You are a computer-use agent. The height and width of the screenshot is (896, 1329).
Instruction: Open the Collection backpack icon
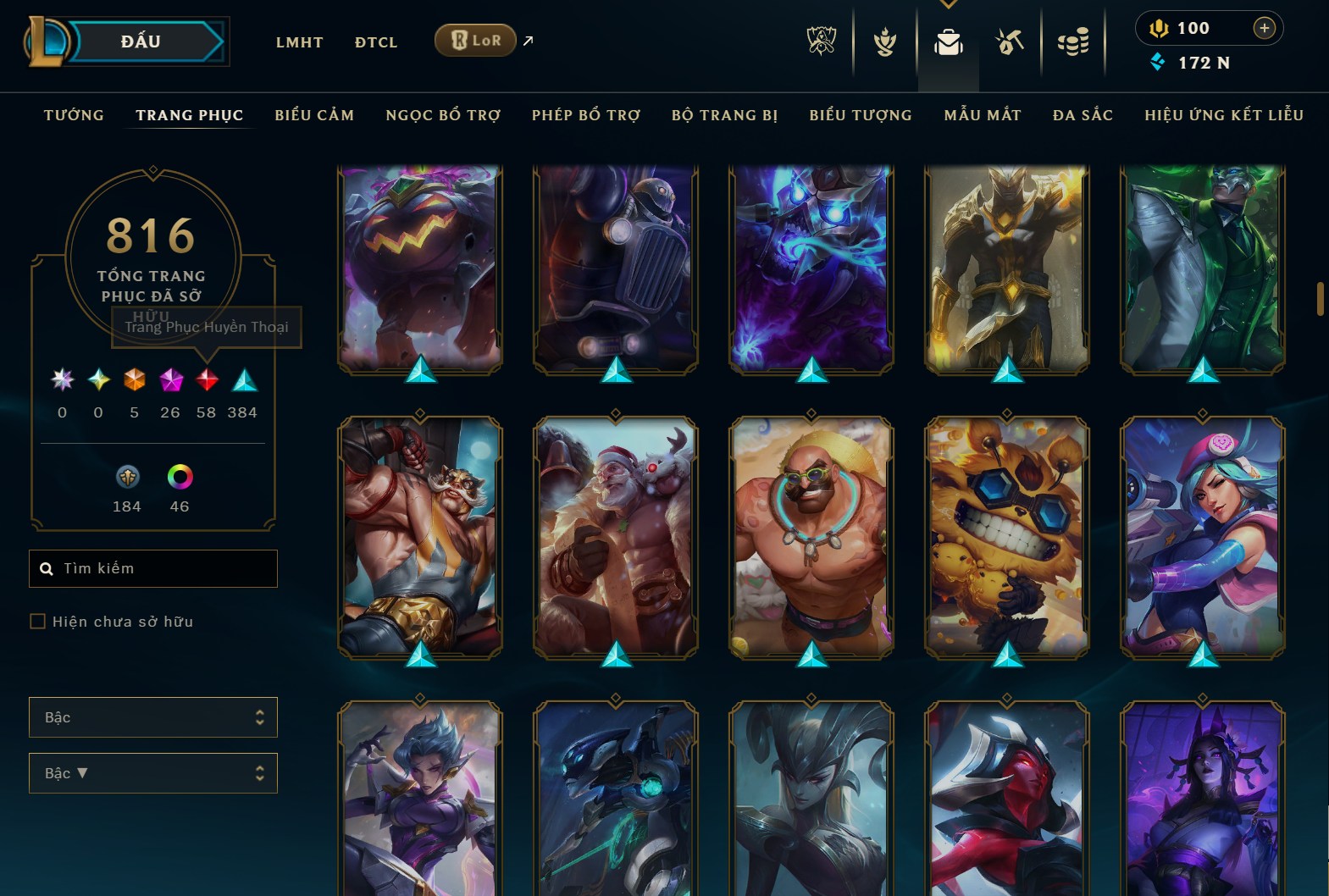coord(949,40)
